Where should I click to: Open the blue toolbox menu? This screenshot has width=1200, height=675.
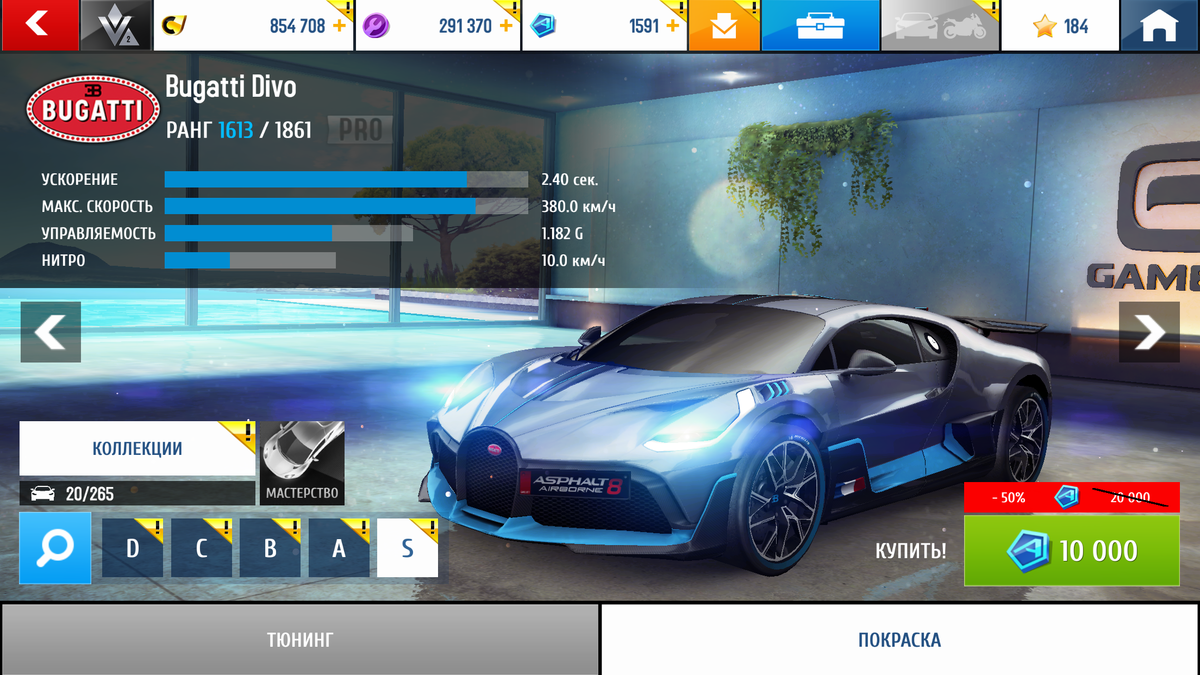coord(819,26)
